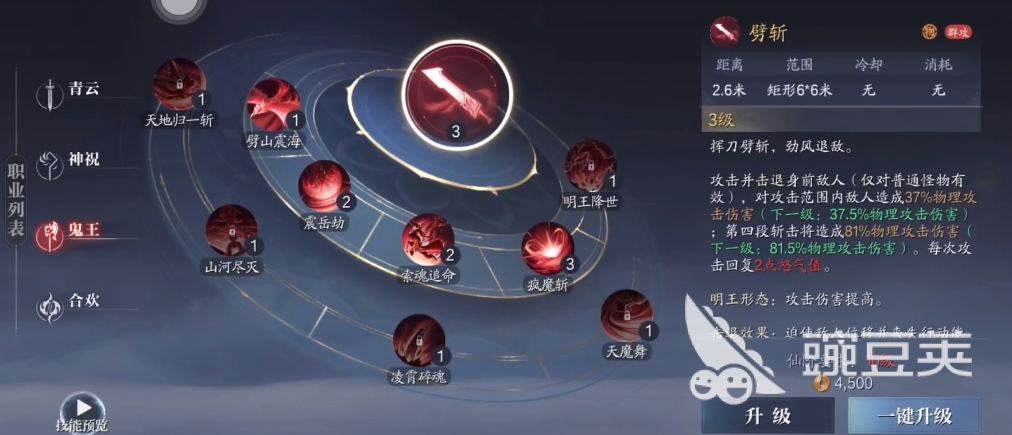This screenshot has height=435, width=1012.
Task: Switch to the 青云 class tab
Action: pos(68,91)
